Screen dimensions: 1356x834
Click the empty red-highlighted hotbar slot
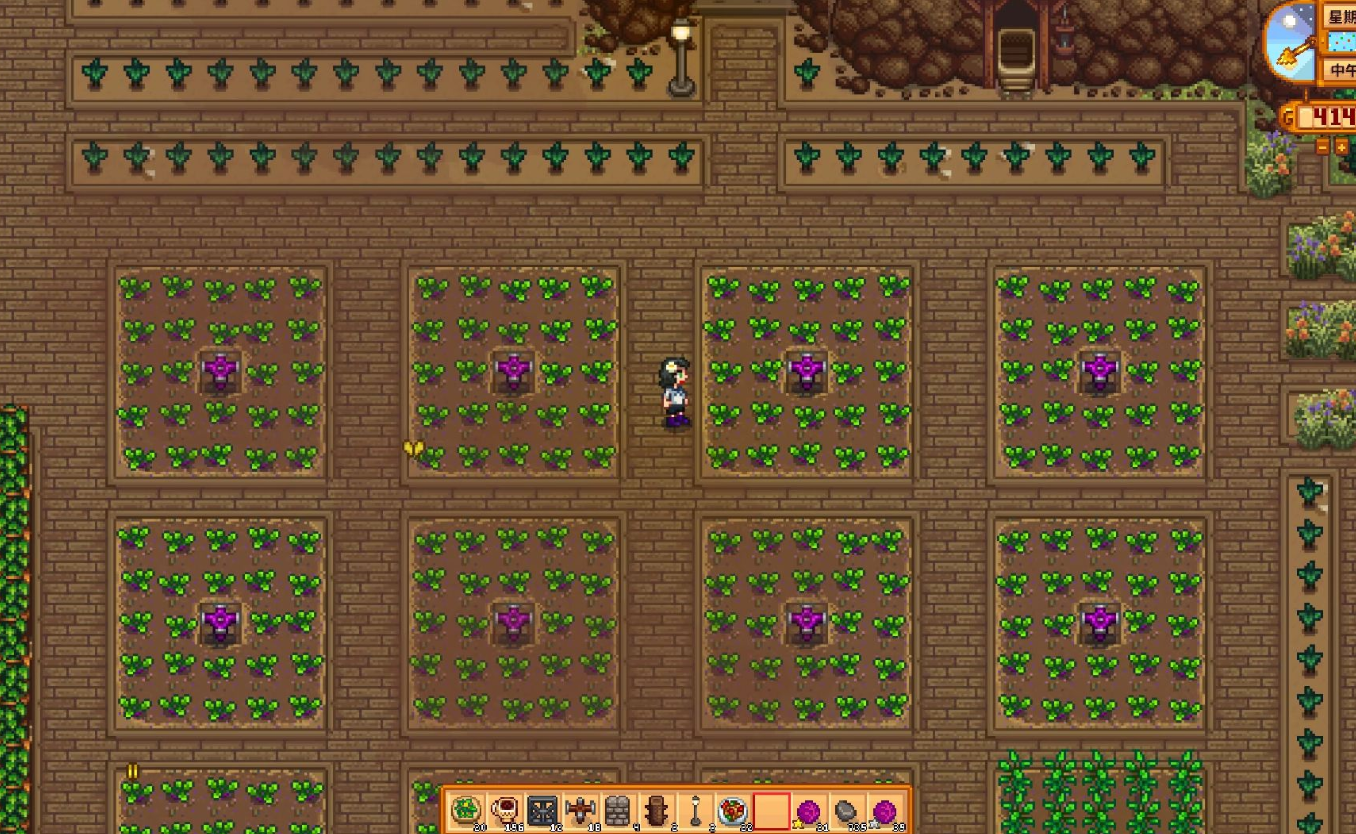click(771, 810)
